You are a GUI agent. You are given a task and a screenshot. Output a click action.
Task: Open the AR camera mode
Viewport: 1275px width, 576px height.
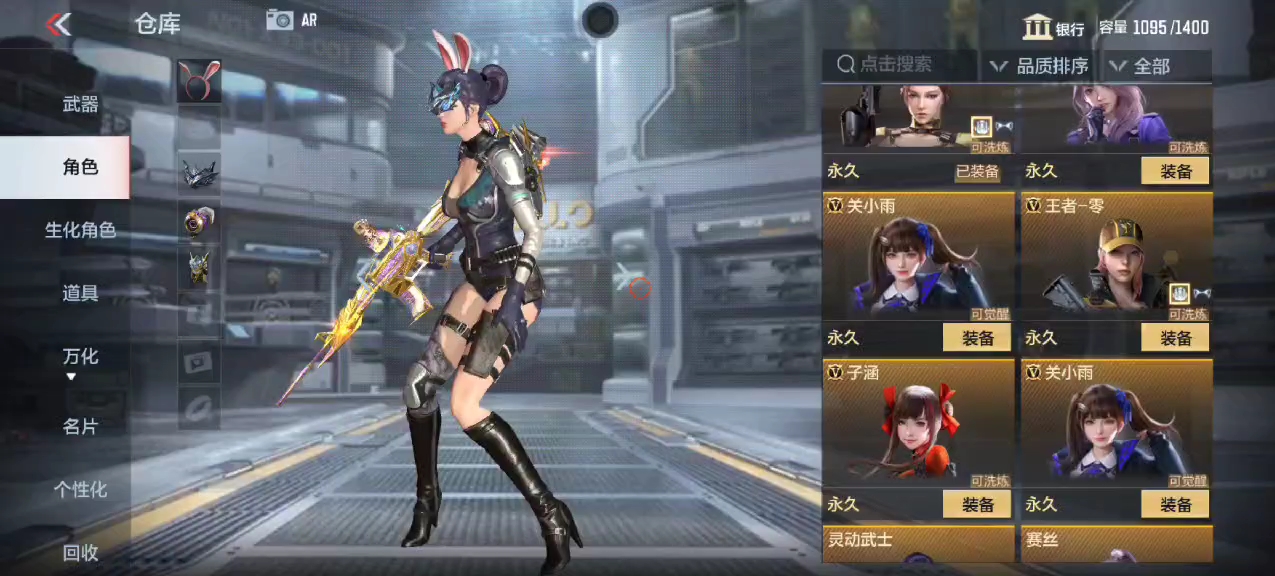tap(291, 19)
